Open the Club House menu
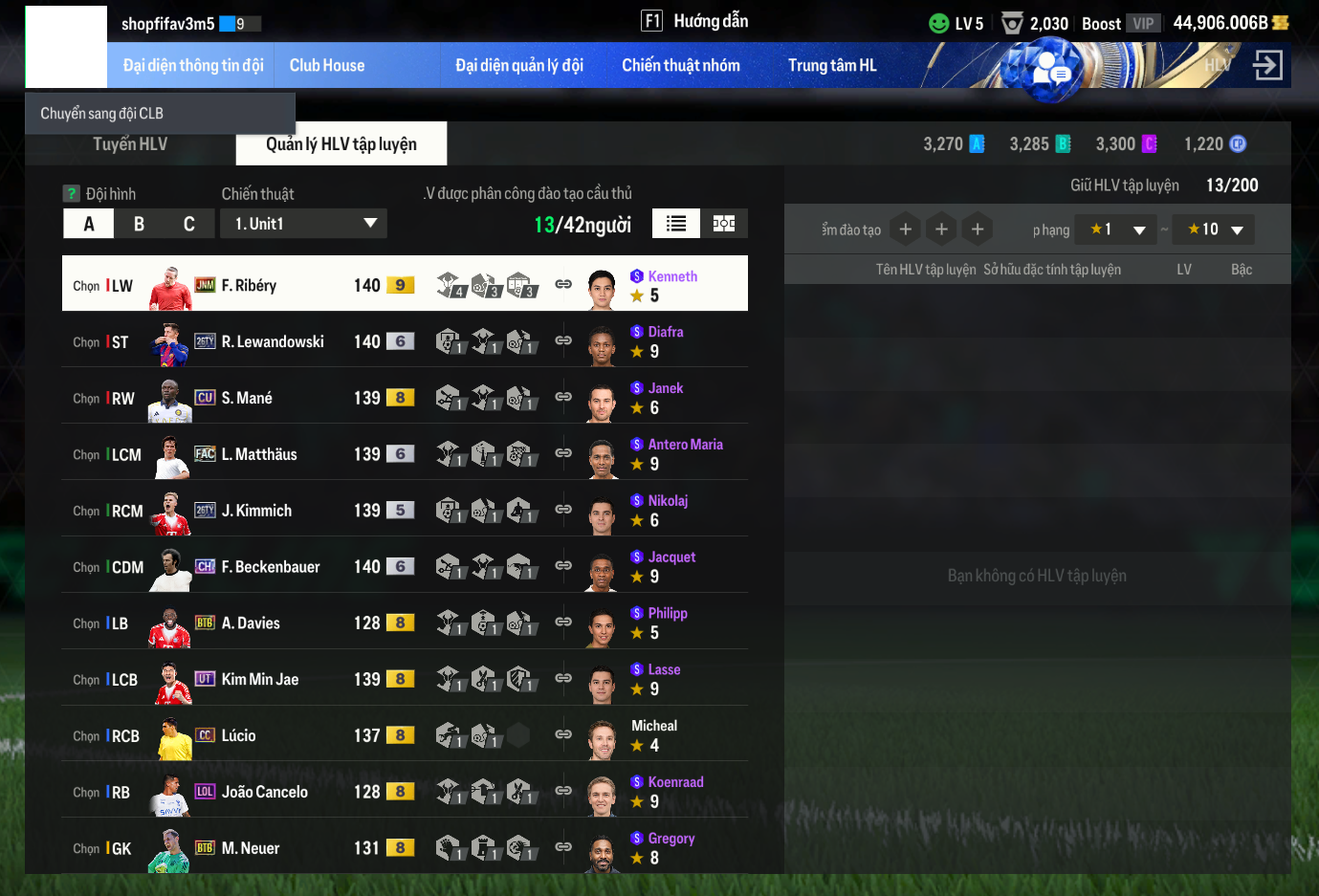 pyautogui.click(x=327, y=65)
